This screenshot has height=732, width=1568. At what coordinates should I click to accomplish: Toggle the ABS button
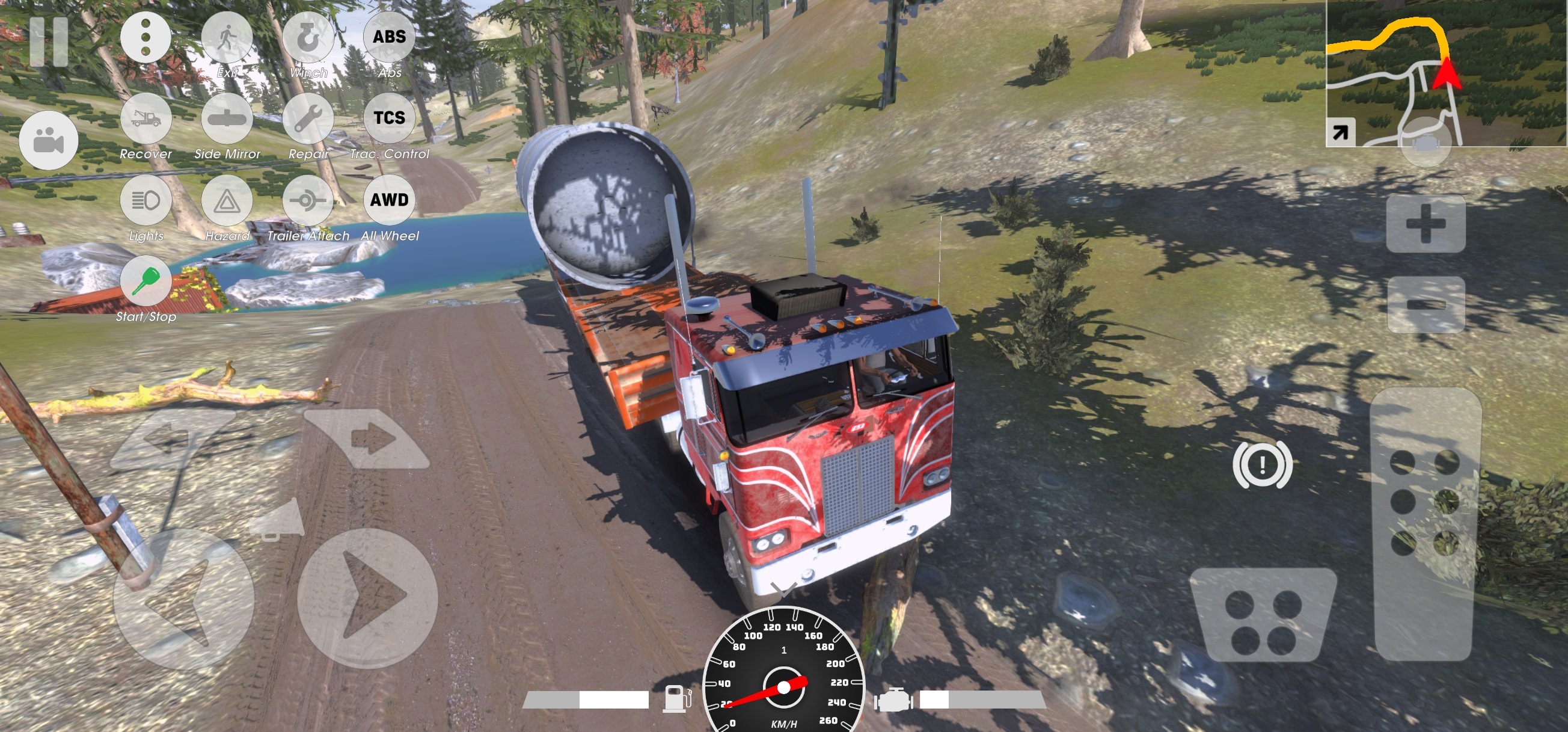coord(389,37)
